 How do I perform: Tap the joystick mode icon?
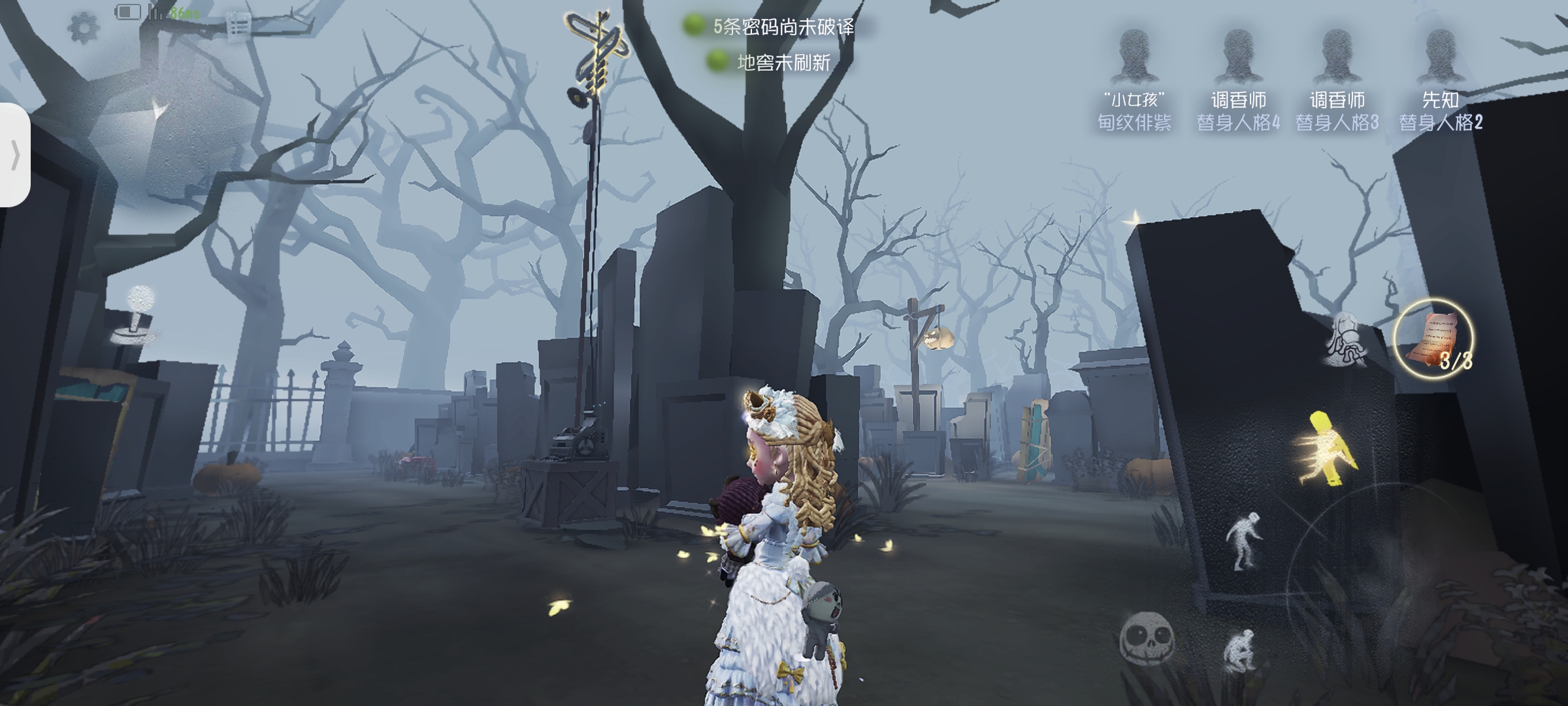(x=134, y=315)
